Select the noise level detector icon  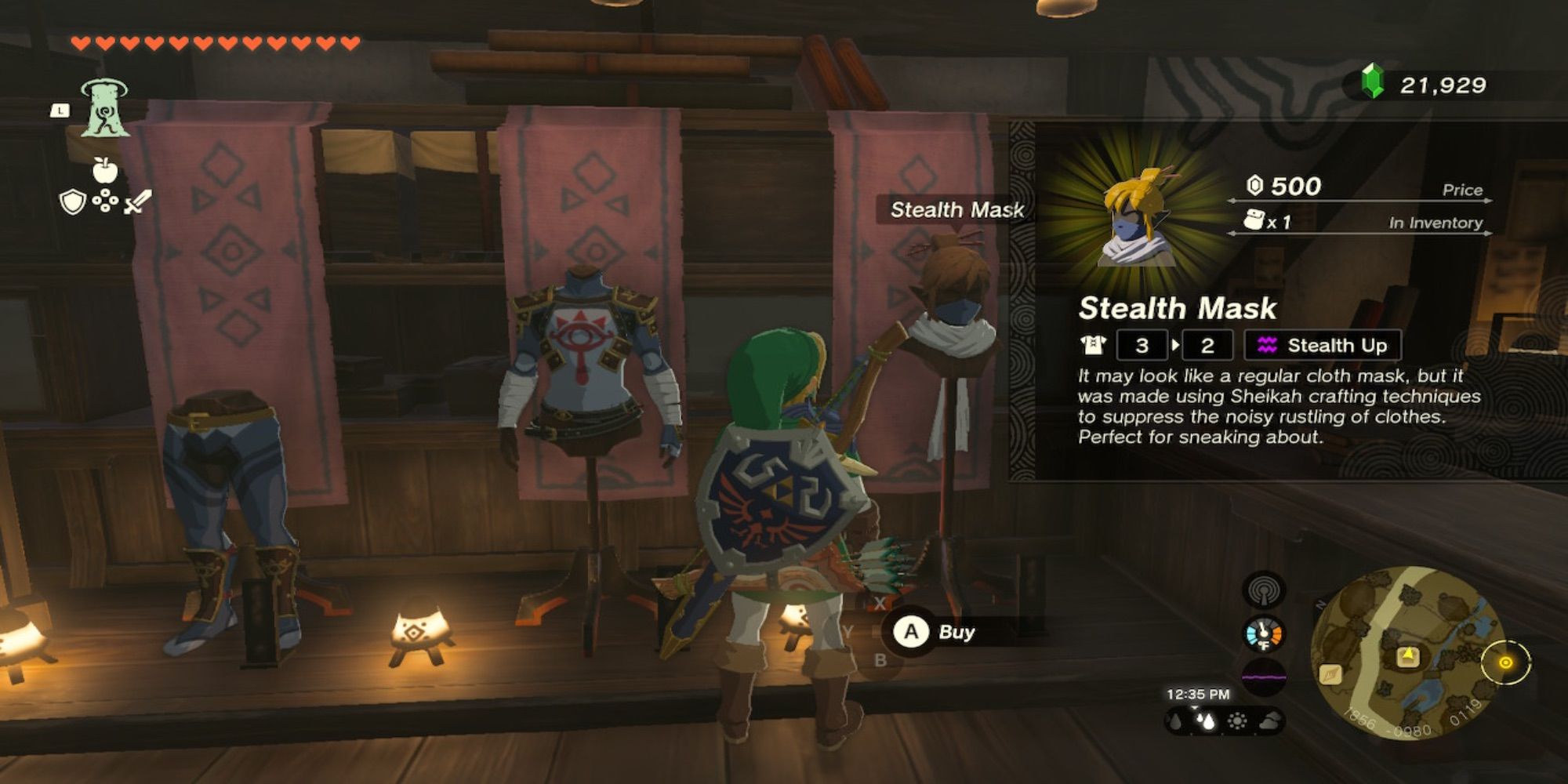pyautogui.click(x=1264, y=677)
